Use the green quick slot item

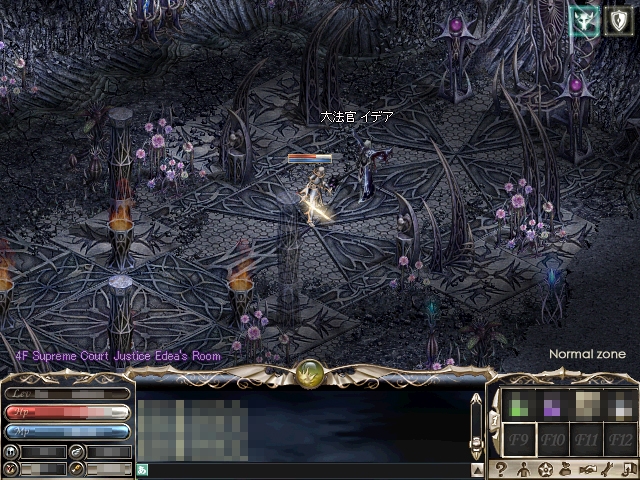[x=518, y=404]
